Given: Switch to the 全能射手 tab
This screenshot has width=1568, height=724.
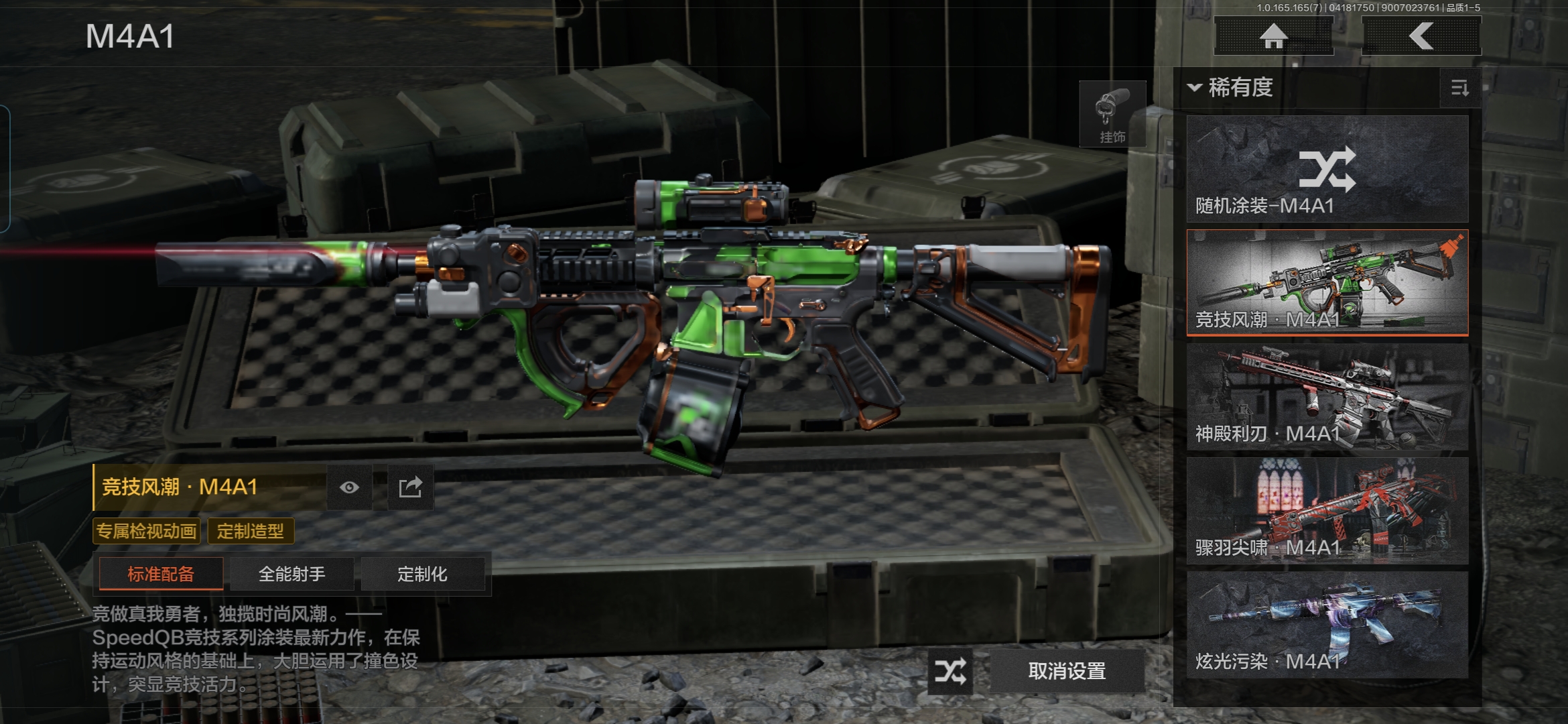Looking at the screenshot, I should click(291, 574).
